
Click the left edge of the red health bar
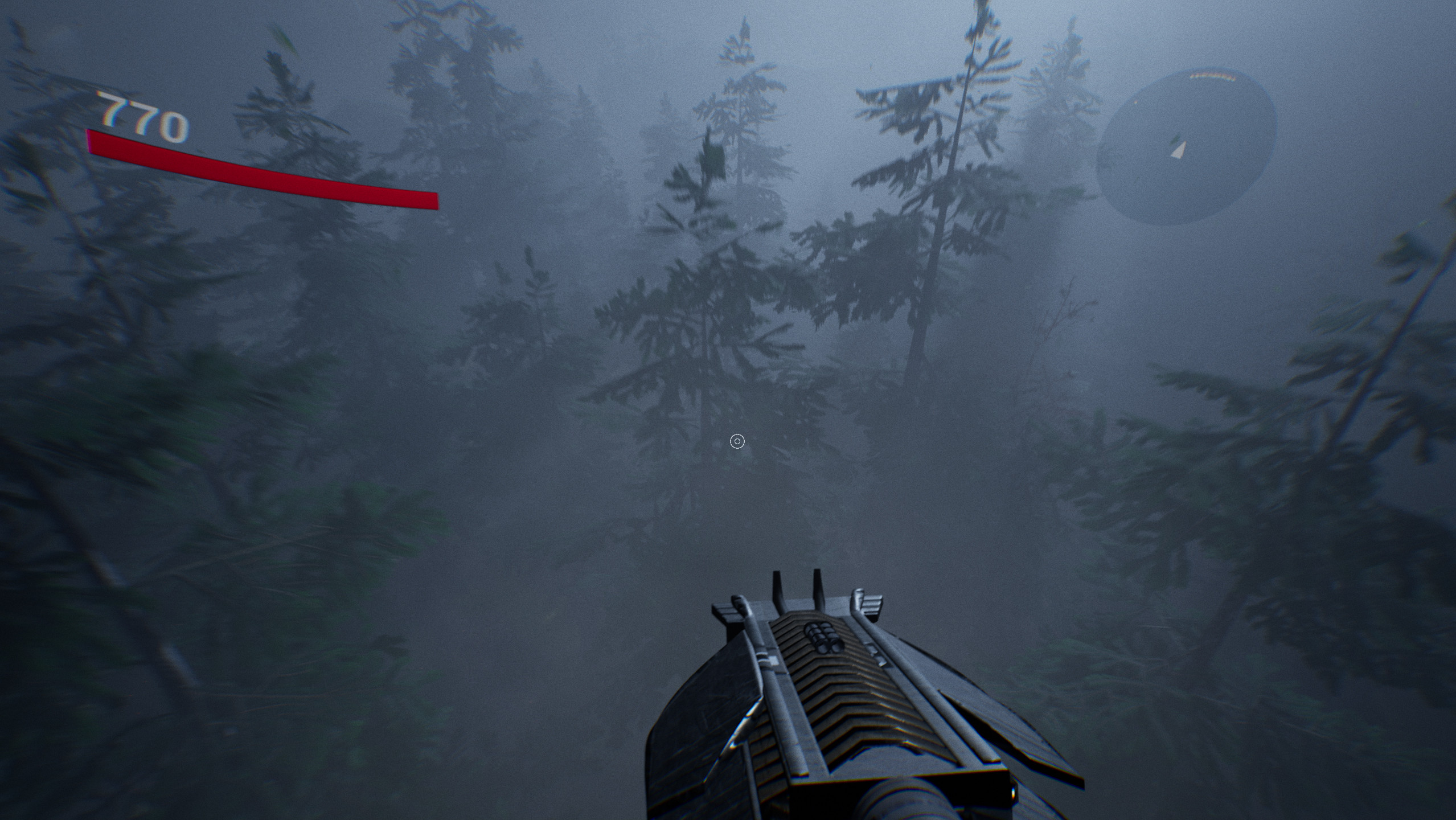point(92,142)
